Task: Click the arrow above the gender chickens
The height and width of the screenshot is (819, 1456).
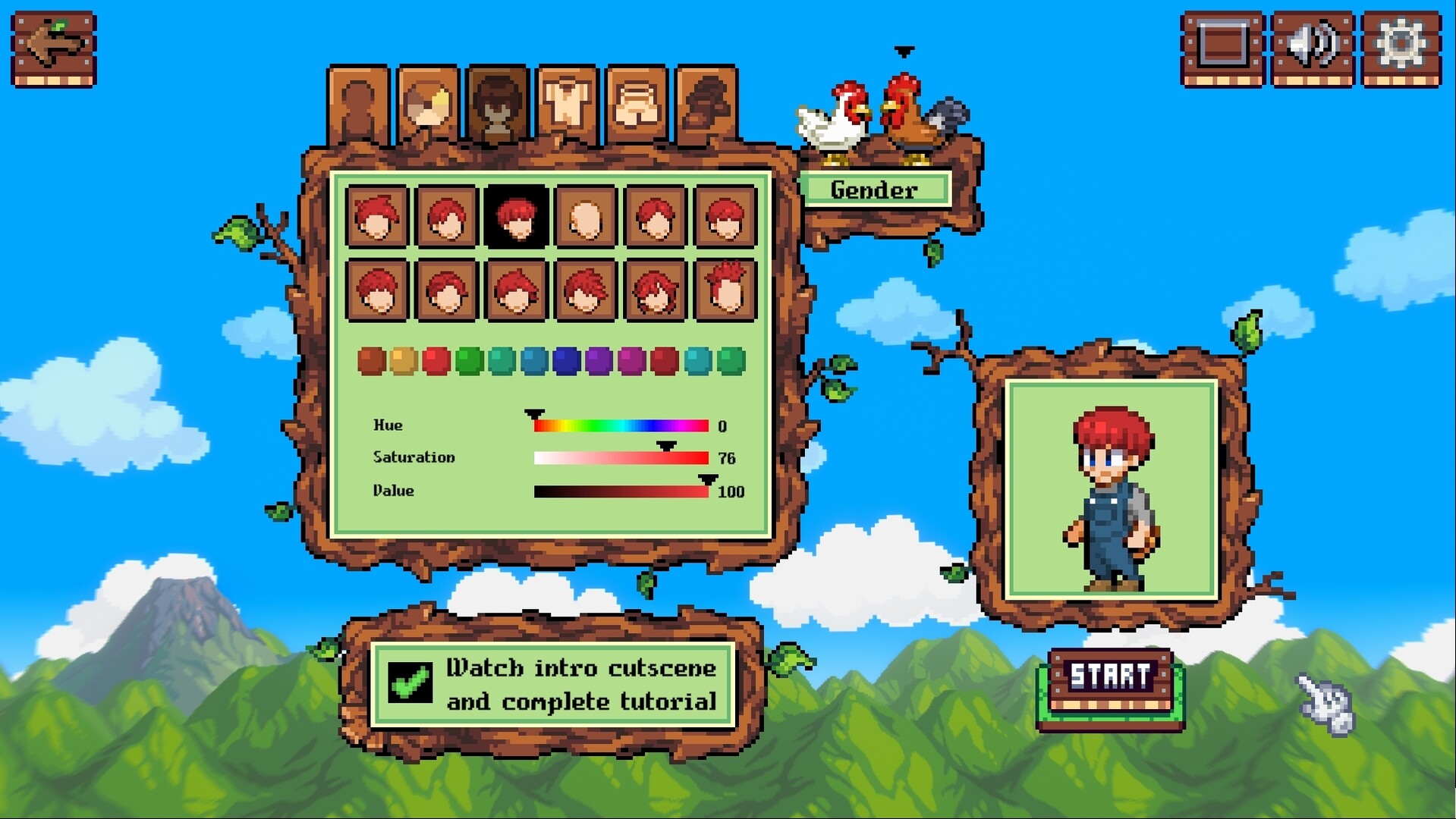Action: tap(903, 52)
